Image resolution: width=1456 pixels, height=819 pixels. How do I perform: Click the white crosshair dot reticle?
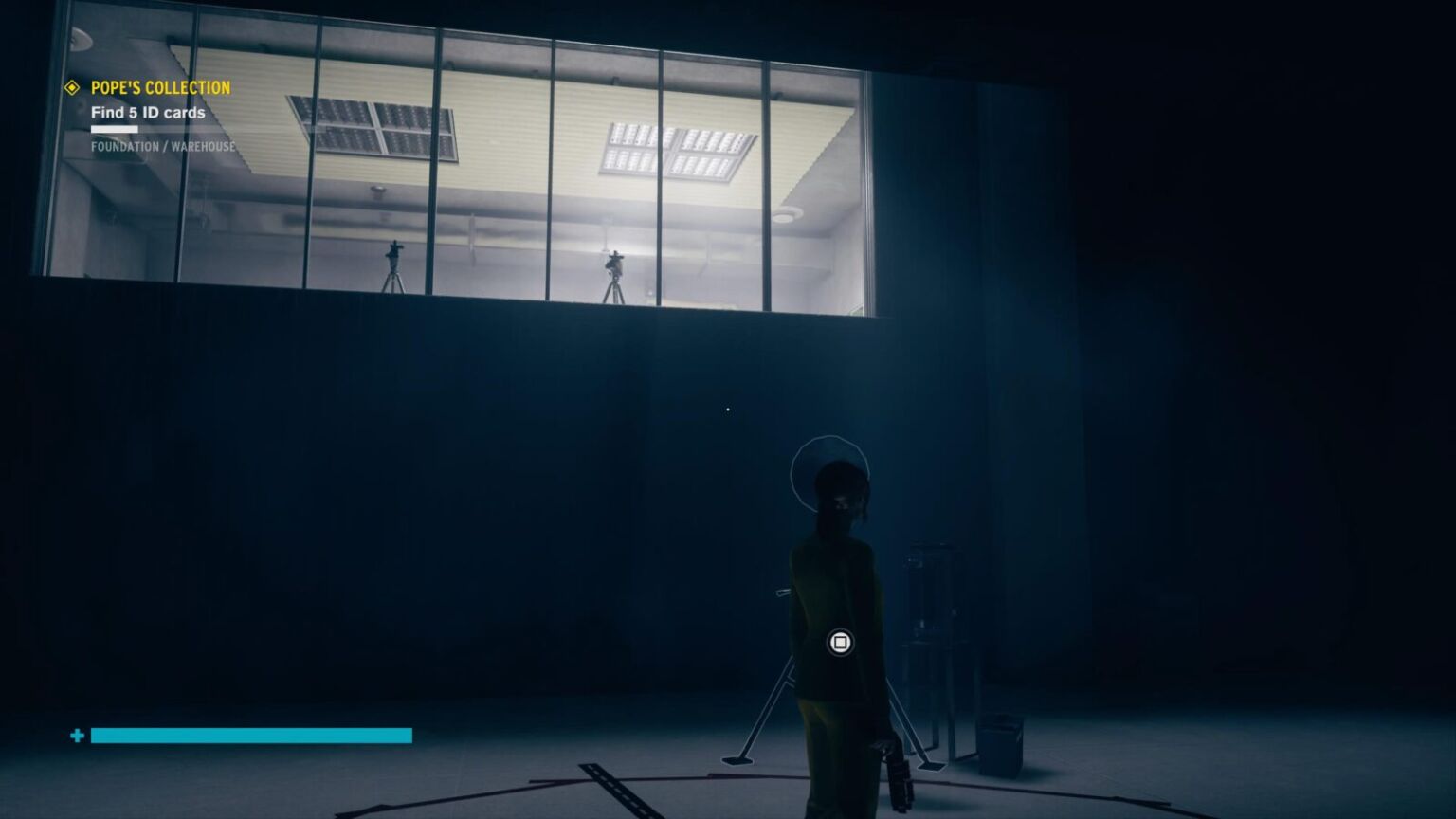click(727, 408)
